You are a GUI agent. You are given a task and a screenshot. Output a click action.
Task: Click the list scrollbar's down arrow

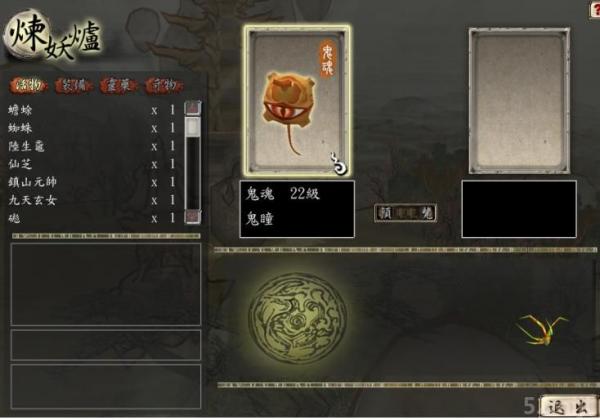[x=192, y=216]
